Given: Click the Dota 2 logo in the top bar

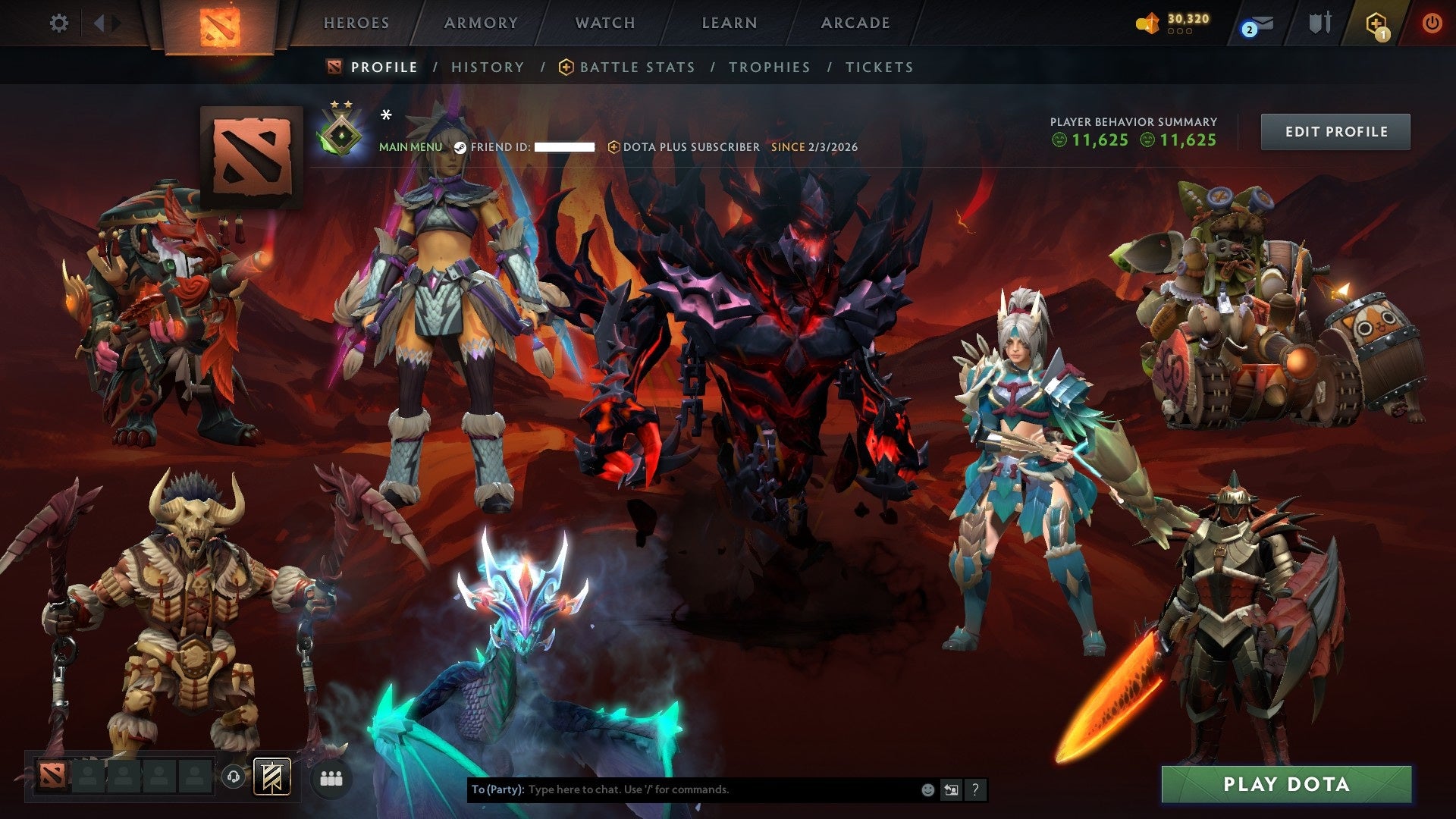Looking at the screenshot, I should coord(220,23).
